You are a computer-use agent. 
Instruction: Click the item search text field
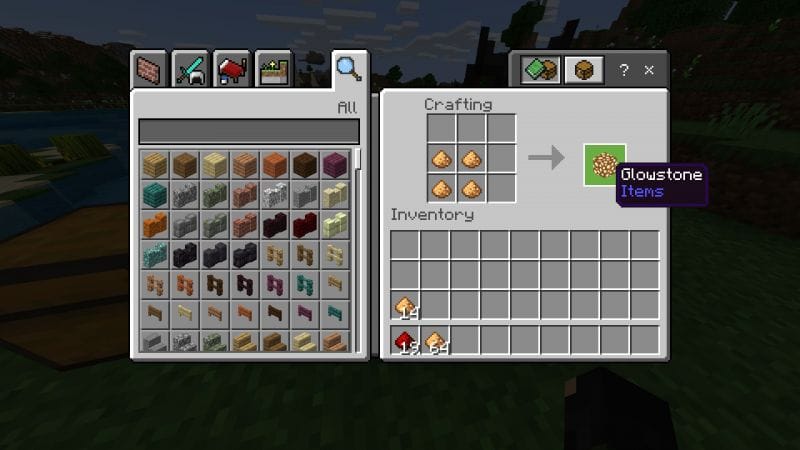[248, 131]
